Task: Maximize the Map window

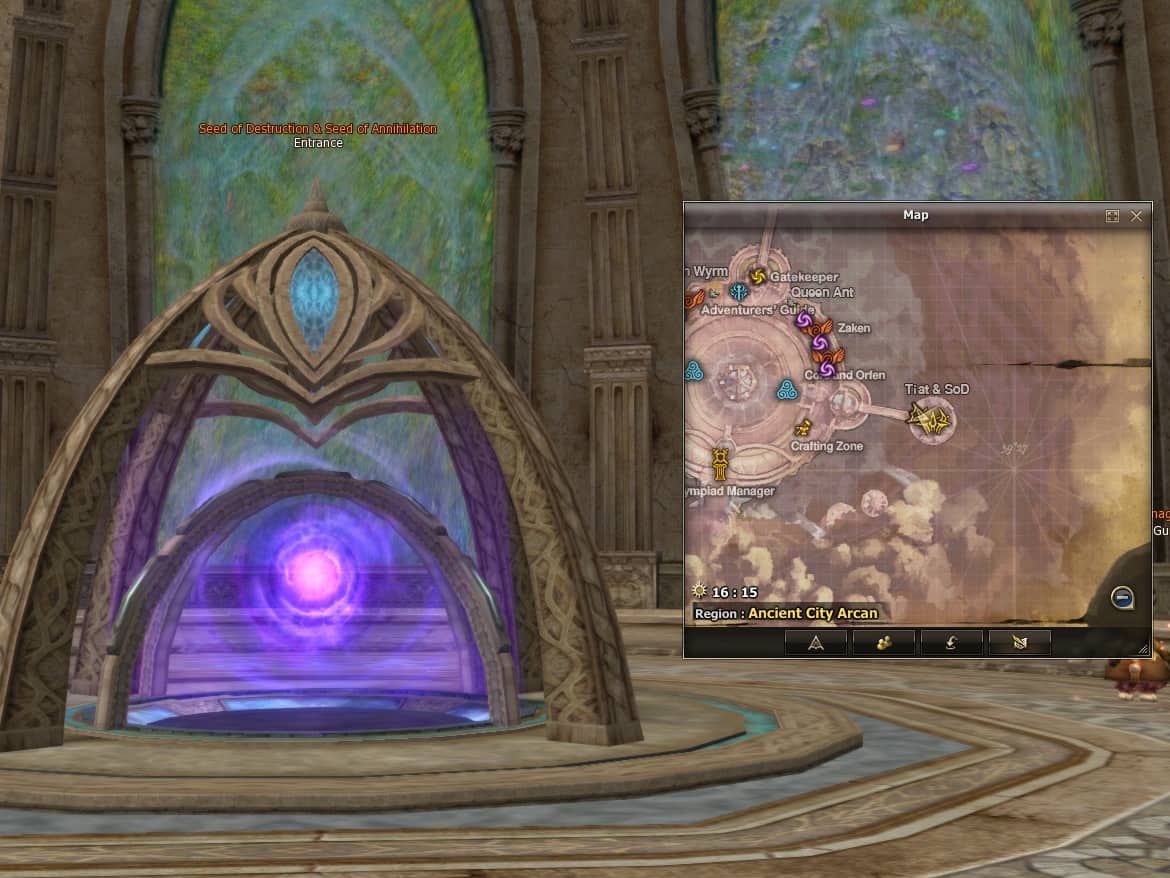Action: click(x=1112, y=216)
